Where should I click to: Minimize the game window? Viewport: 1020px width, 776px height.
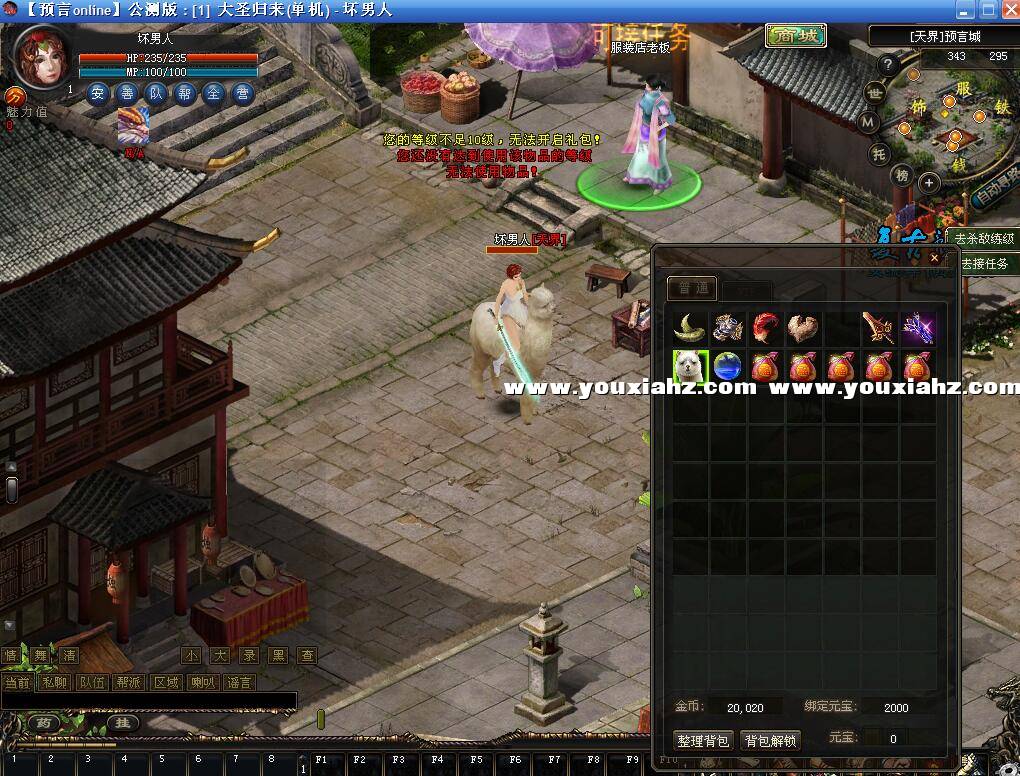[964, 10]
